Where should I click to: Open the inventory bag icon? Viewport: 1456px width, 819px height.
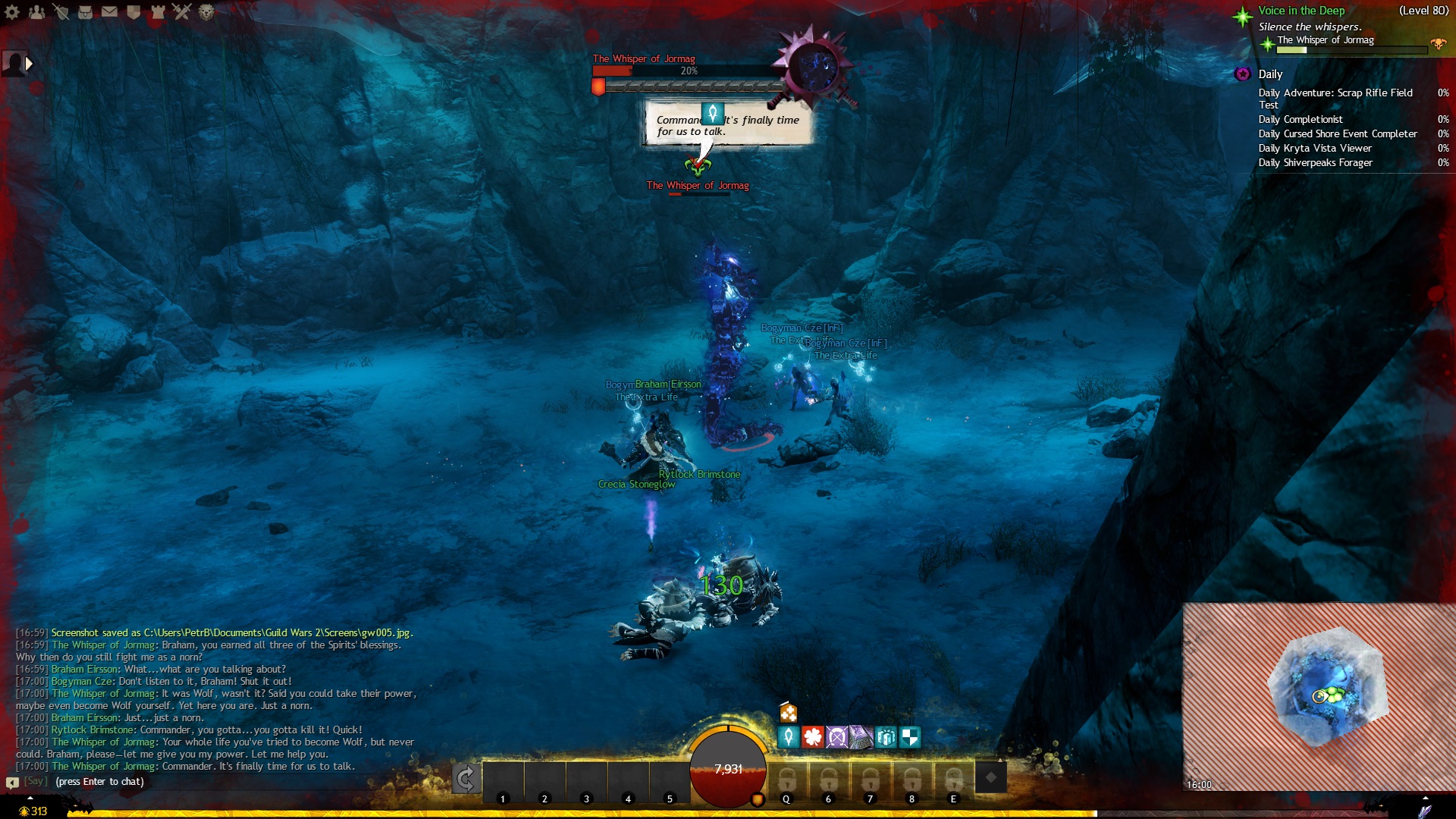click(85, 11)
